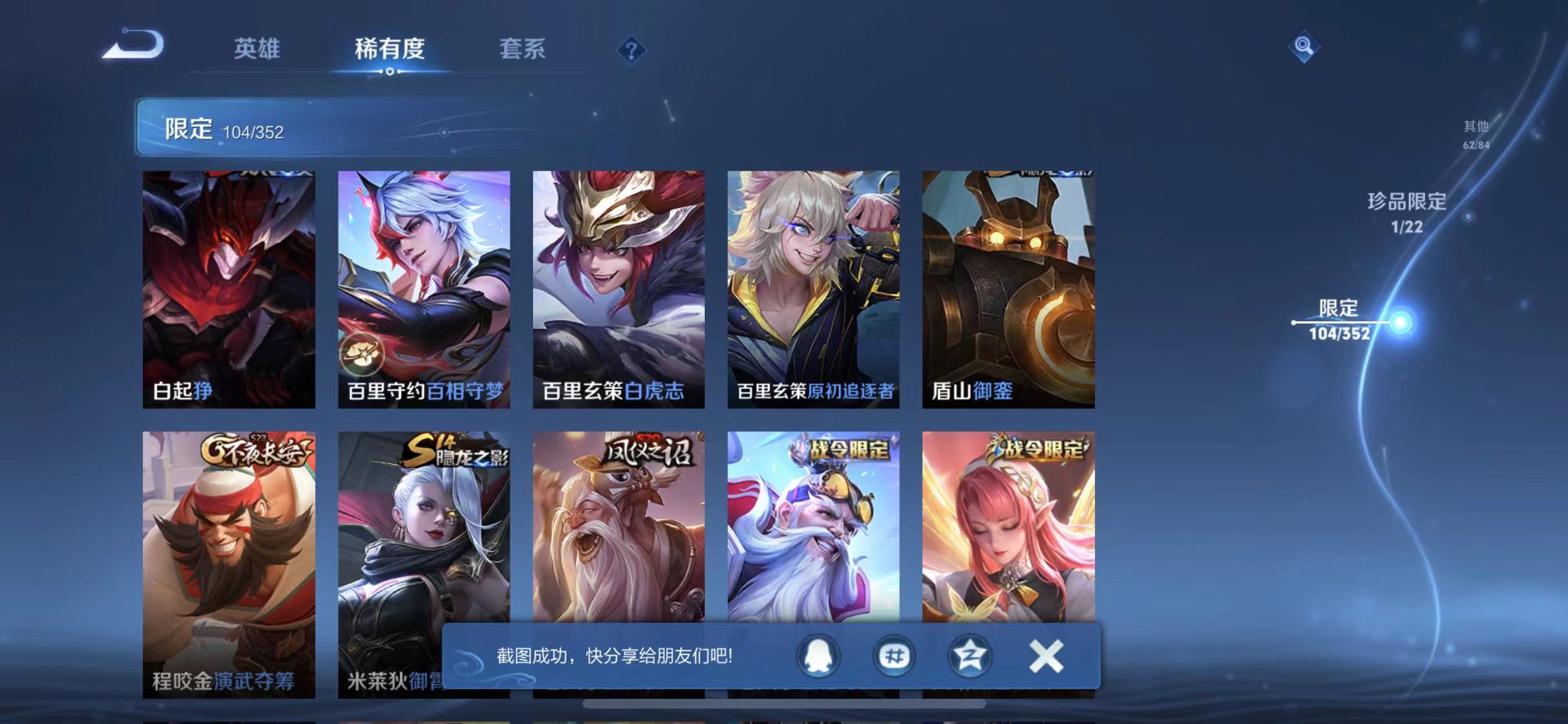
Task: Switch to the 英雄 tab
Action: [257, 51]
